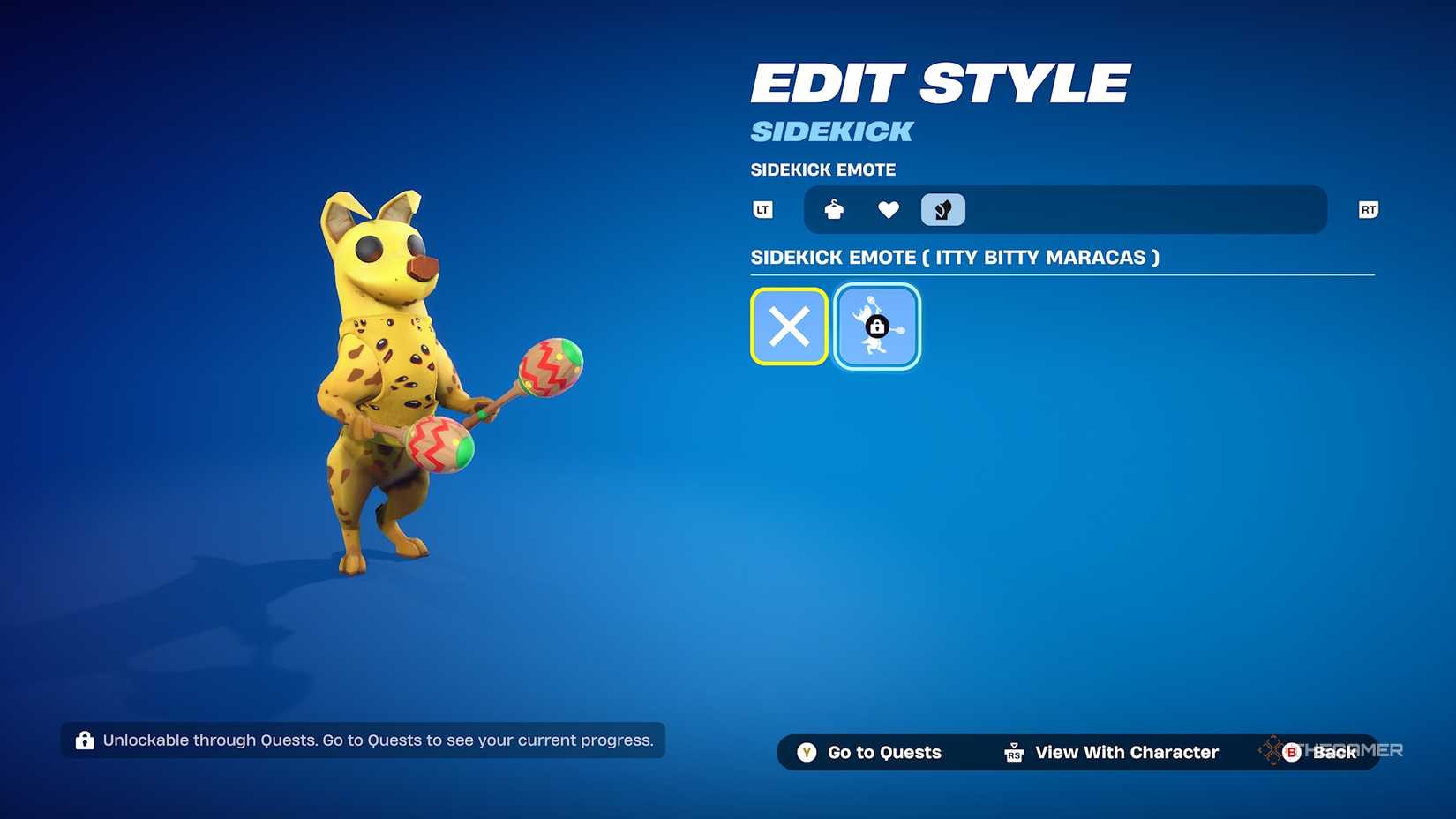This screenshot has height=819, width=1456.
Task: Click the Y button icon beside Go to Quests
Action: click(806, 752)
